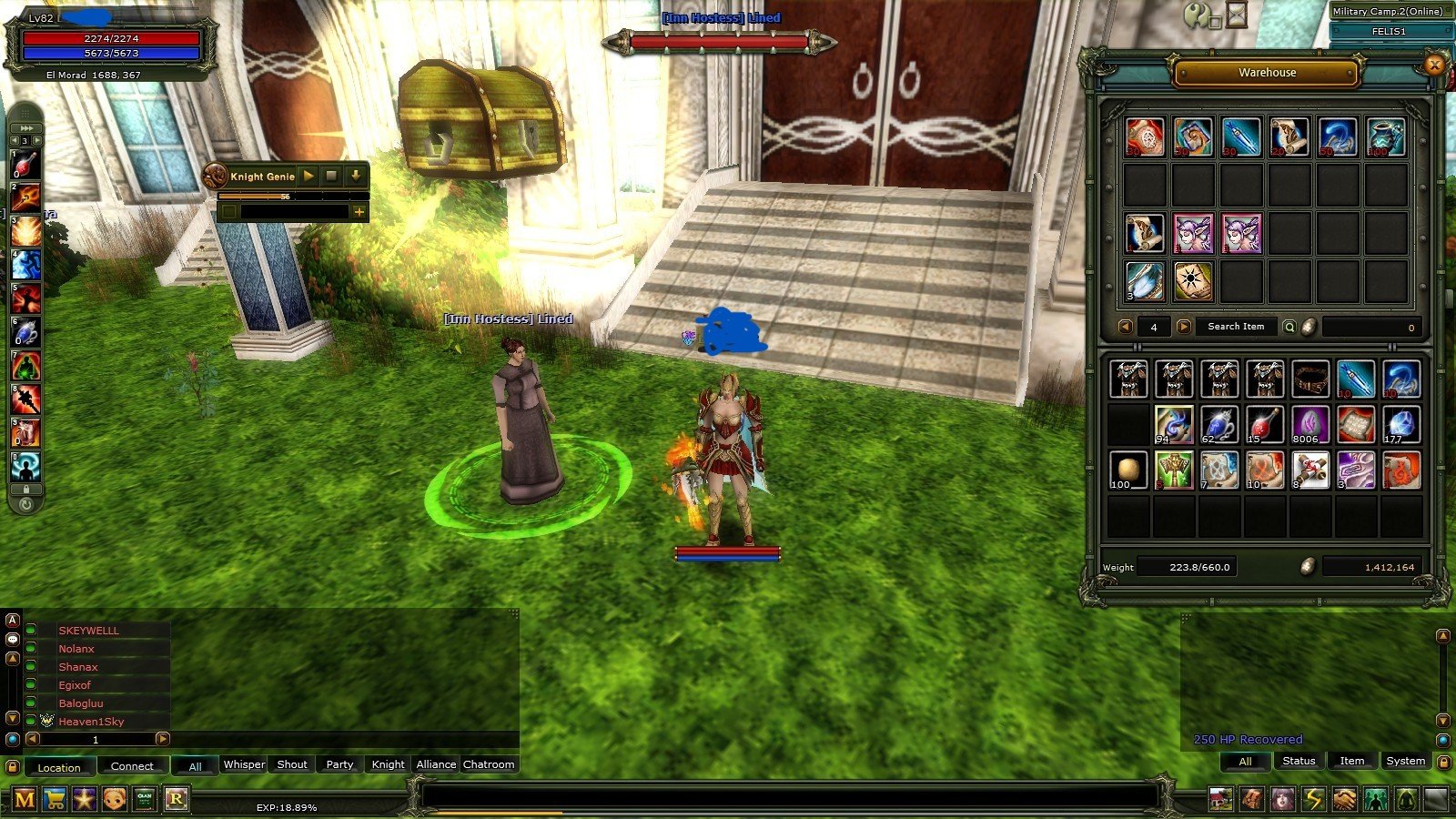Switch chat to the Whisper tab

(244, 764)
